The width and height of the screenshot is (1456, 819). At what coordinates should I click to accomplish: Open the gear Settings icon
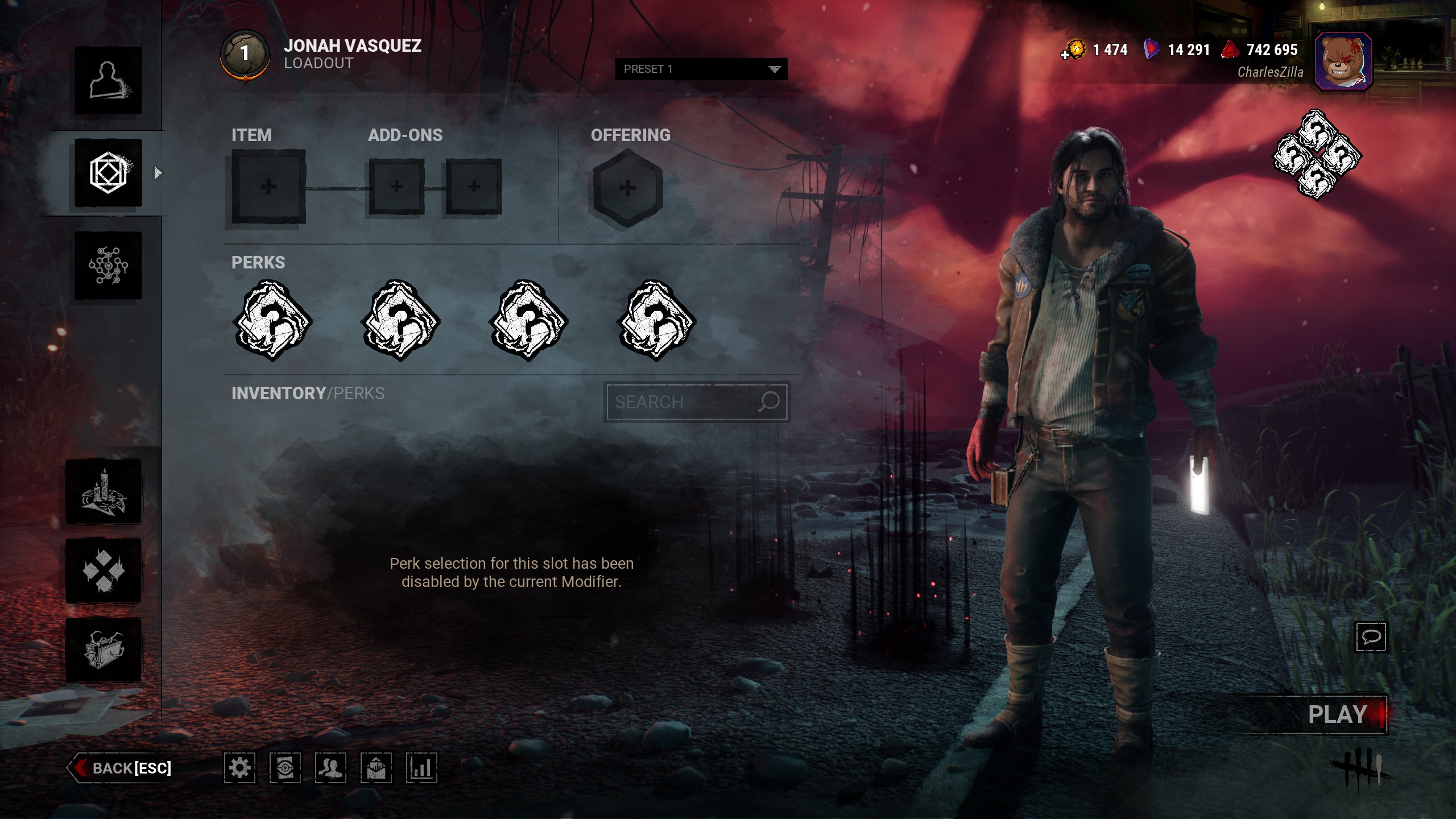click(239, 768)
